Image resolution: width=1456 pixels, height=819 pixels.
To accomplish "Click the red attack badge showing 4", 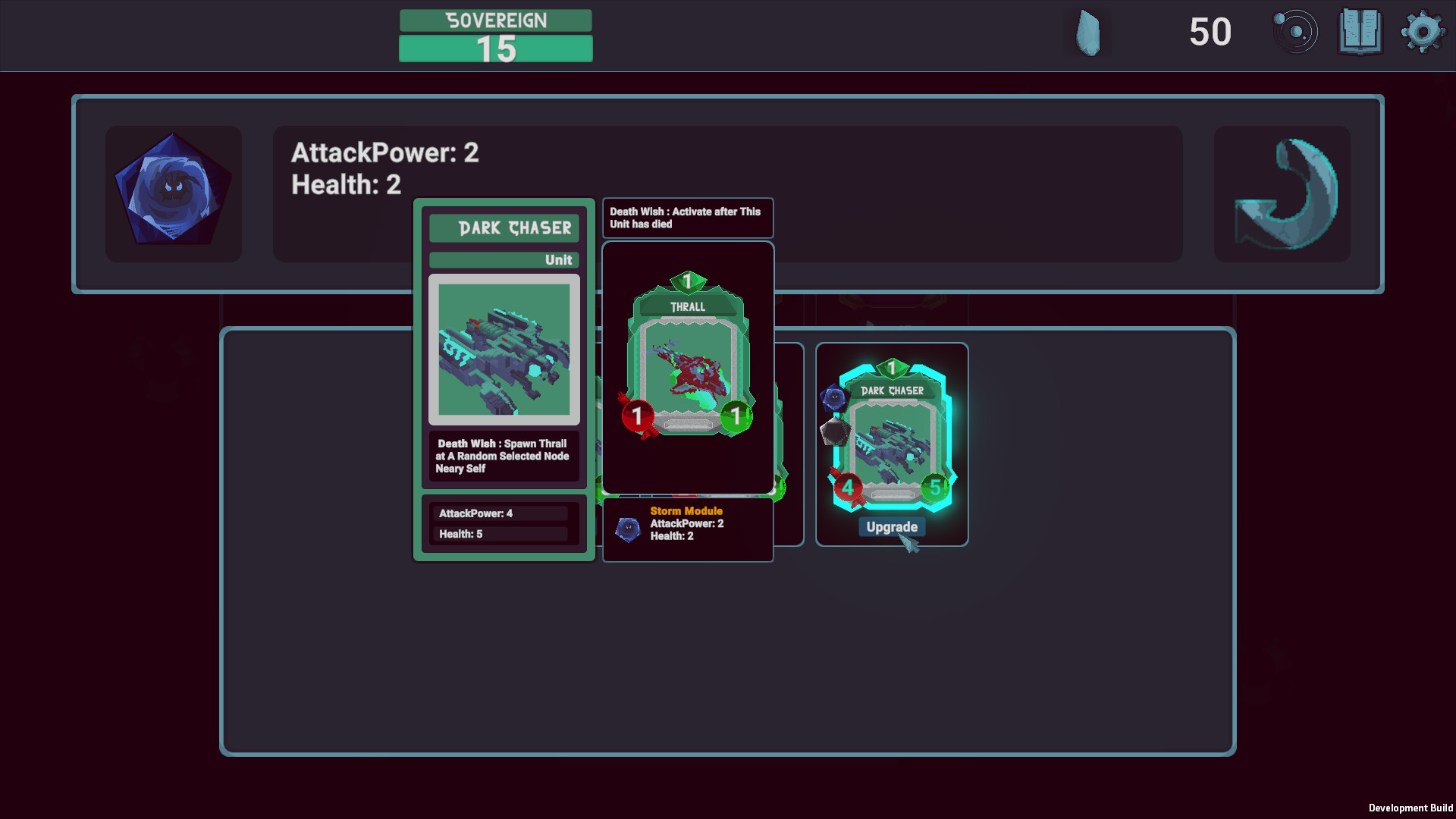I will [x=847, y=486].
